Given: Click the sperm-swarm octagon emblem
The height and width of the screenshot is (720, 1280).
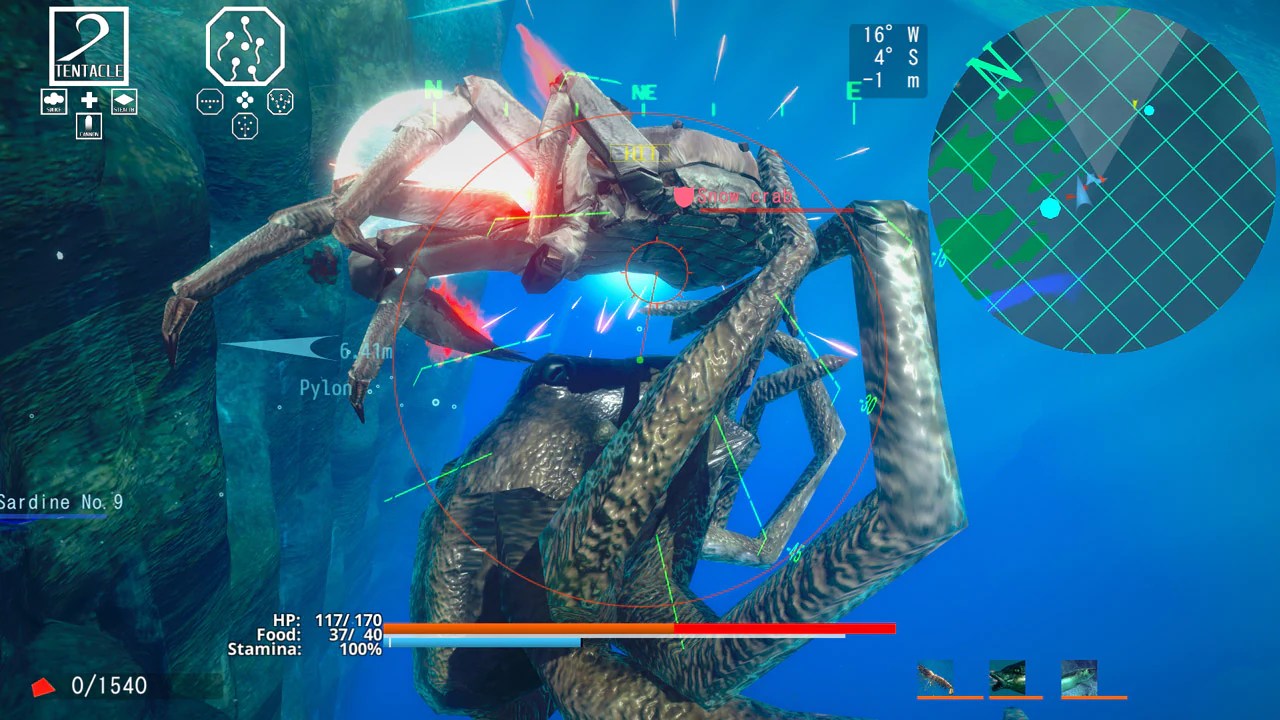Looking at the screenshot, I should 244,47.
